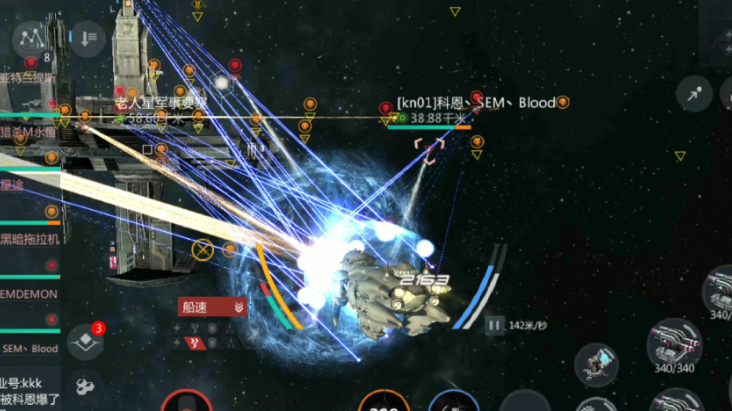Open the drone cluster icon button
This screenshot has height=411, width=732.
point(85,384)
